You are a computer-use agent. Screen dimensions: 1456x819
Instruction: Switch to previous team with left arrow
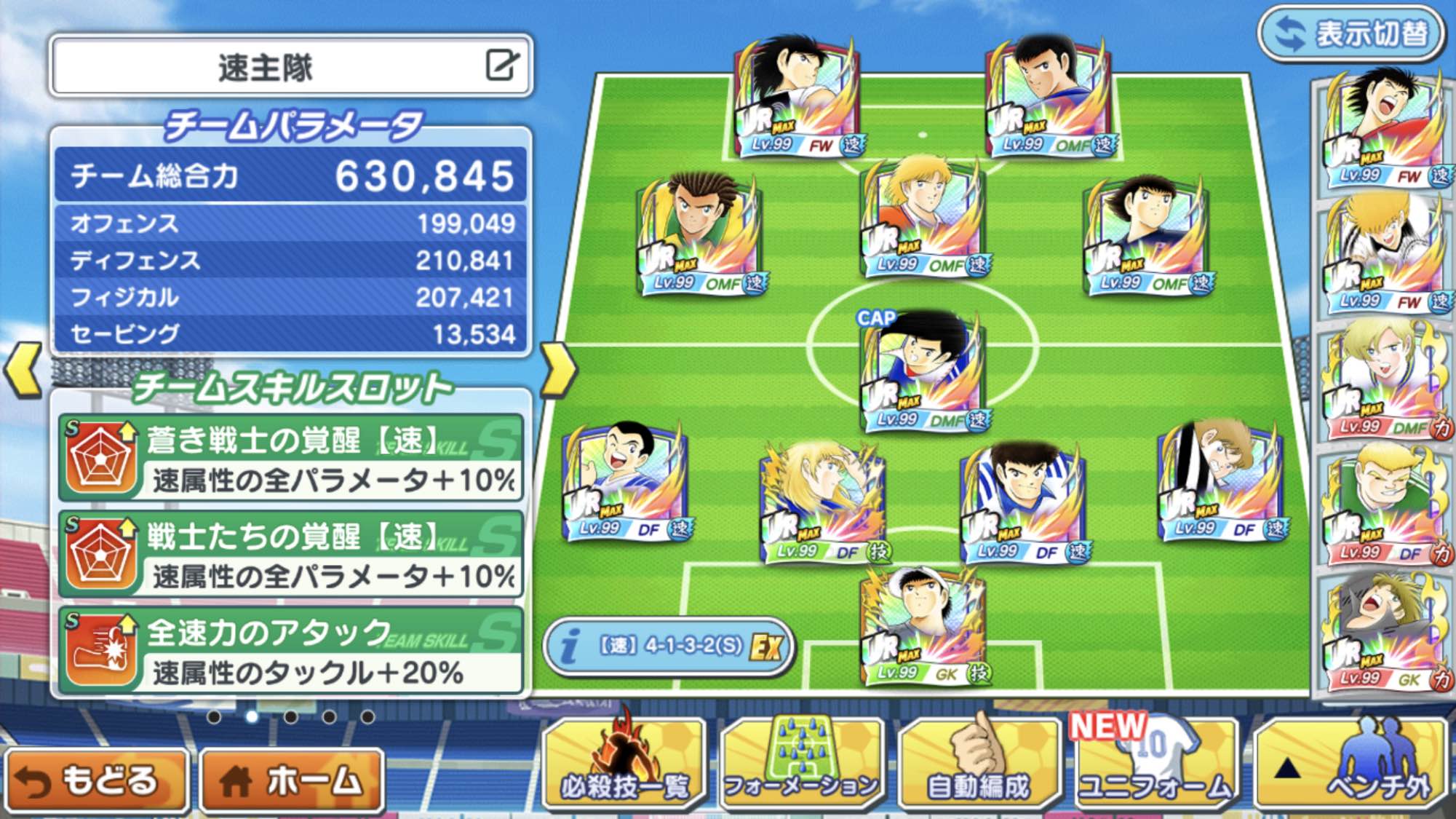(23, 370)
